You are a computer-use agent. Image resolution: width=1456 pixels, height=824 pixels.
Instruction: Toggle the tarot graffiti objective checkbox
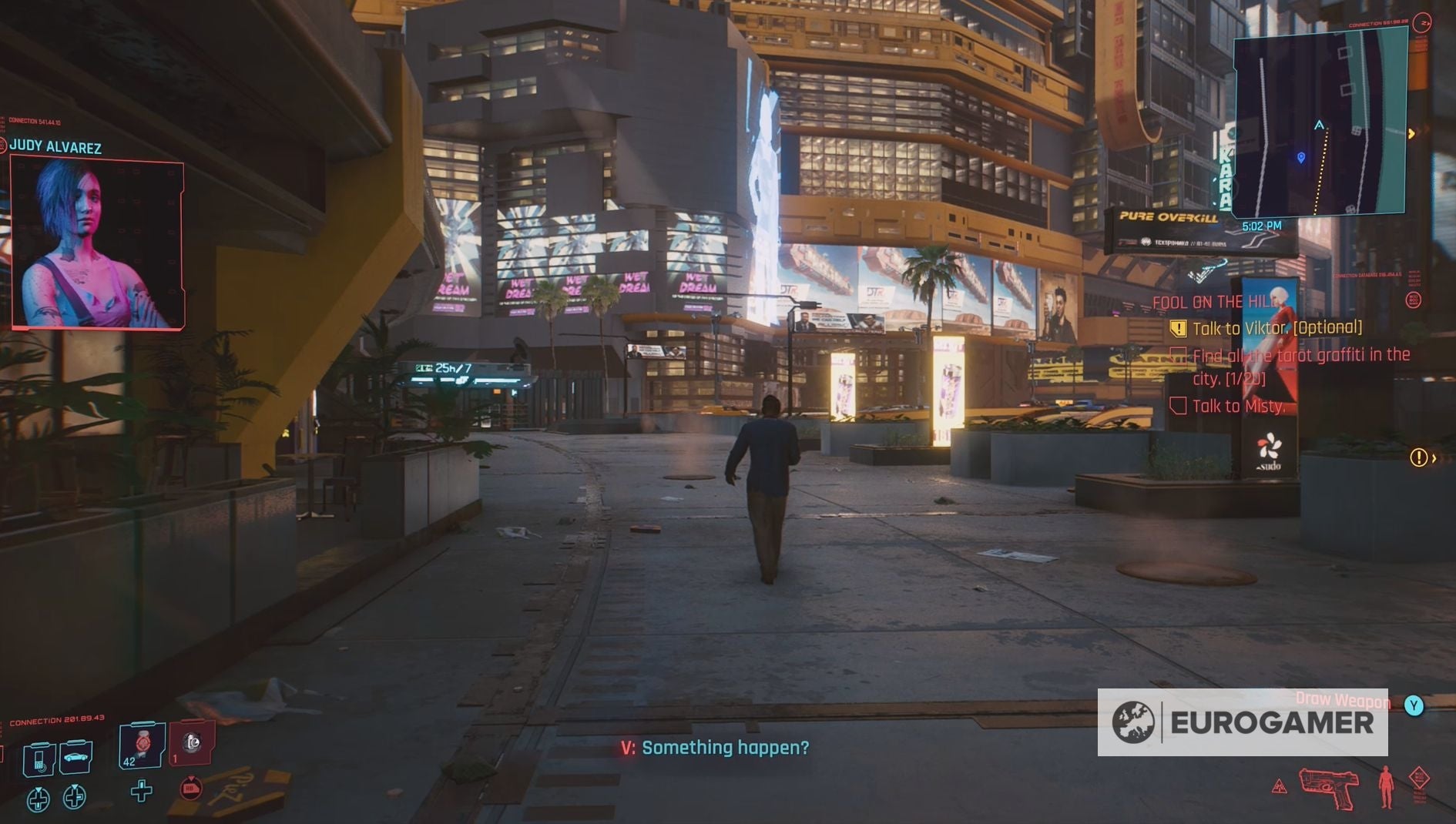[x=1179, y=356]
